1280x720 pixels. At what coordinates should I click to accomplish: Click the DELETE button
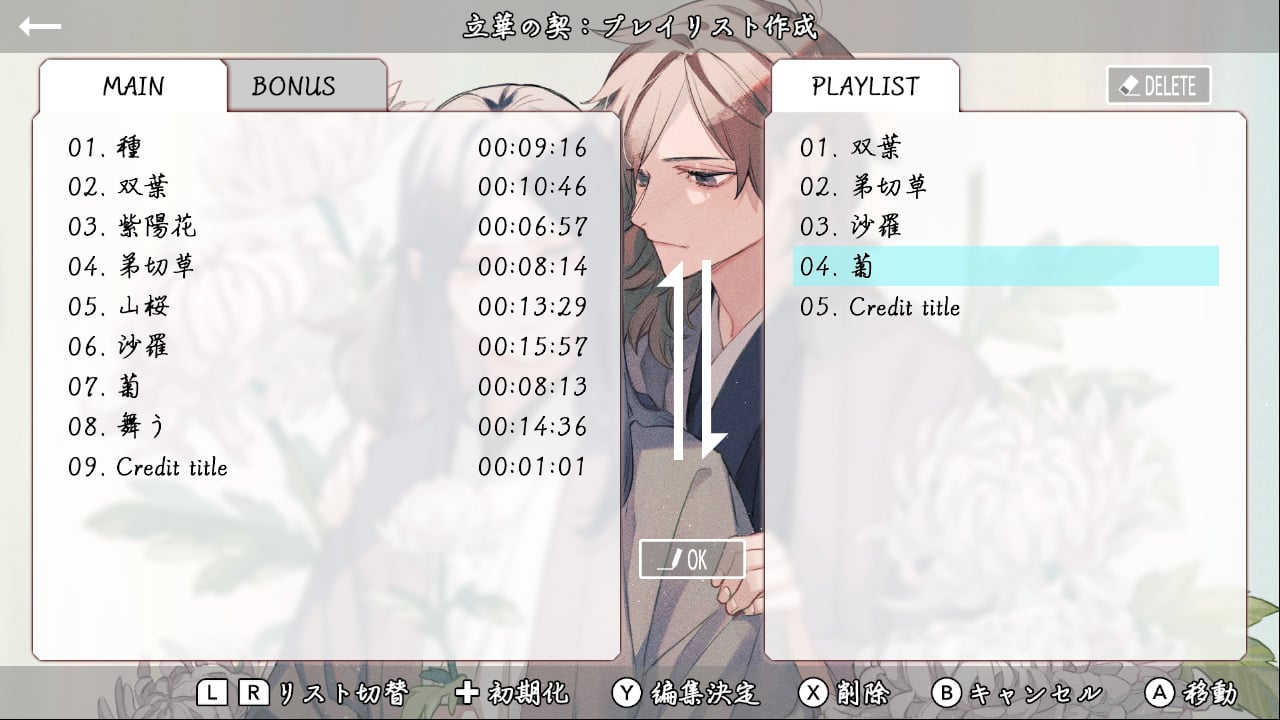pyautogui.click(x=1159, y=86)
